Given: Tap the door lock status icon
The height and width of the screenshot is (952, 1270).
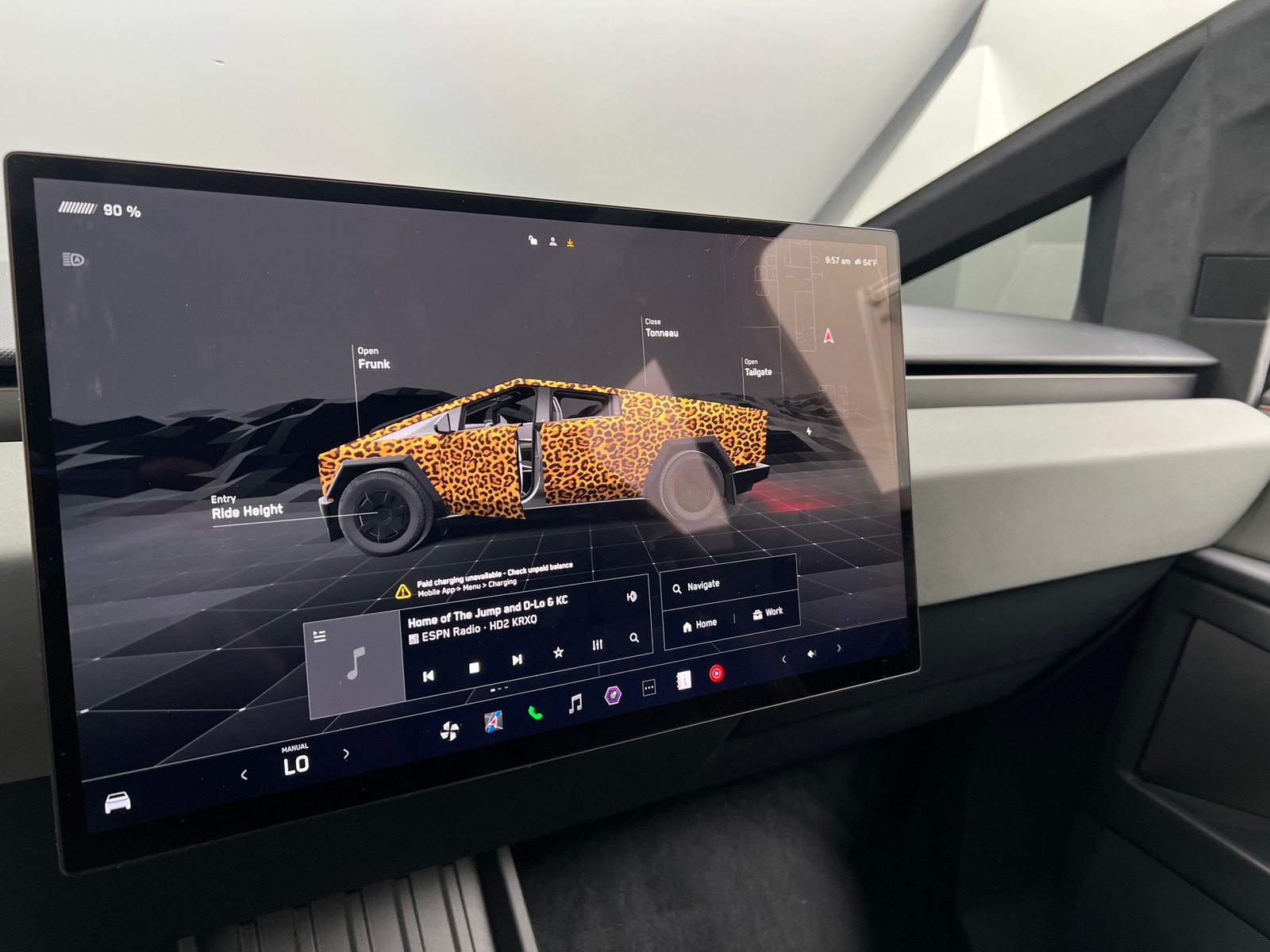Looking at the screenshot, I should [x=533, y=239].
